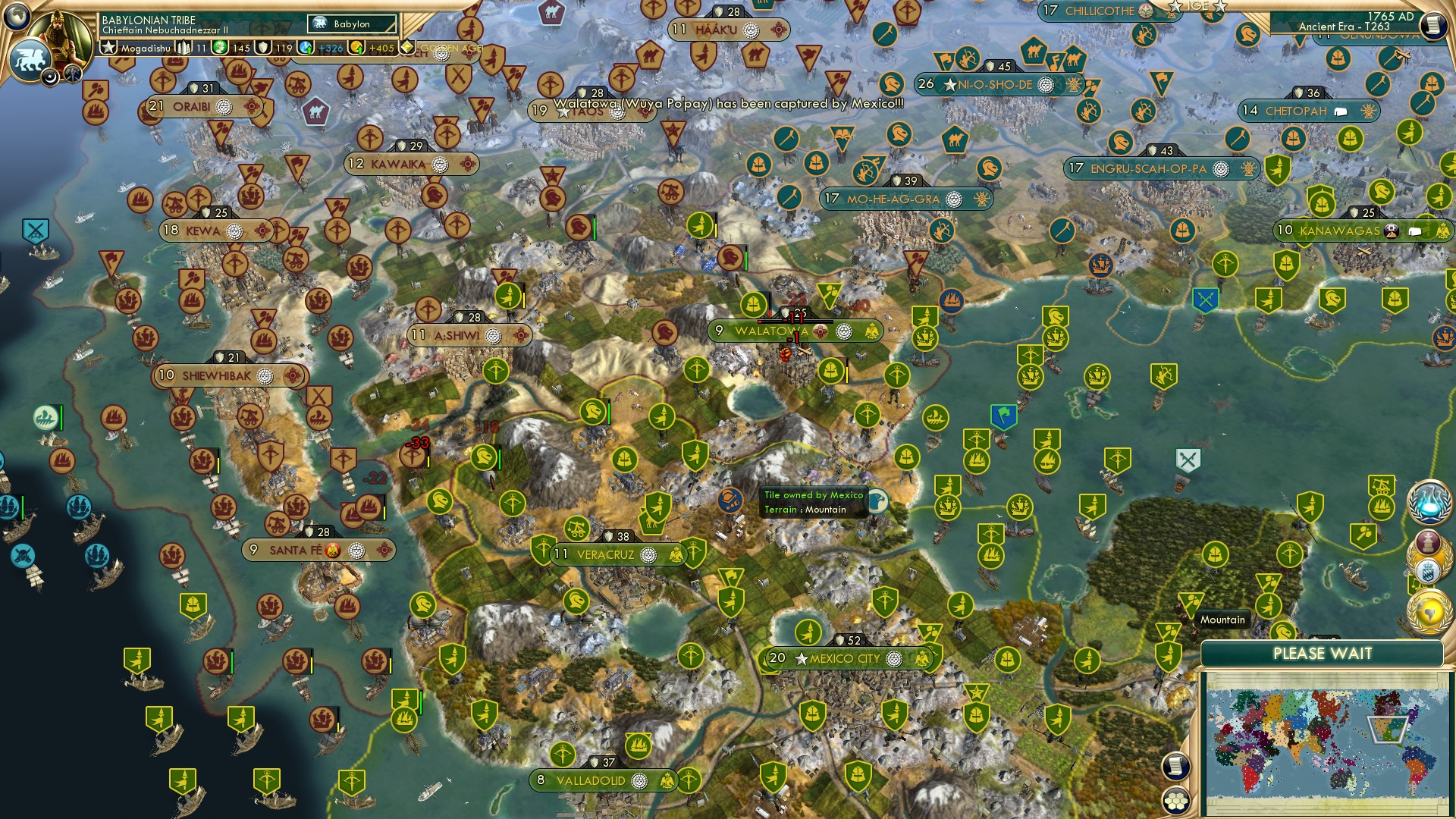Toggle the globe view in the top-left corner
Viewport: 1456px width, 819px height.
(x=15, y=17)
